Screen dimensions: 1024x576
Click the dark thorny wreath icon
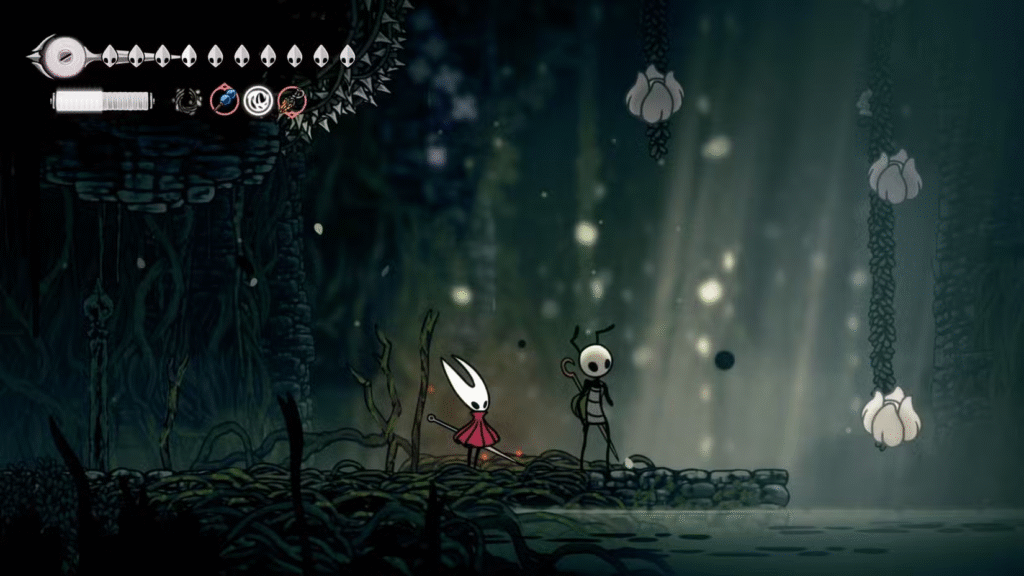[187, 100]
